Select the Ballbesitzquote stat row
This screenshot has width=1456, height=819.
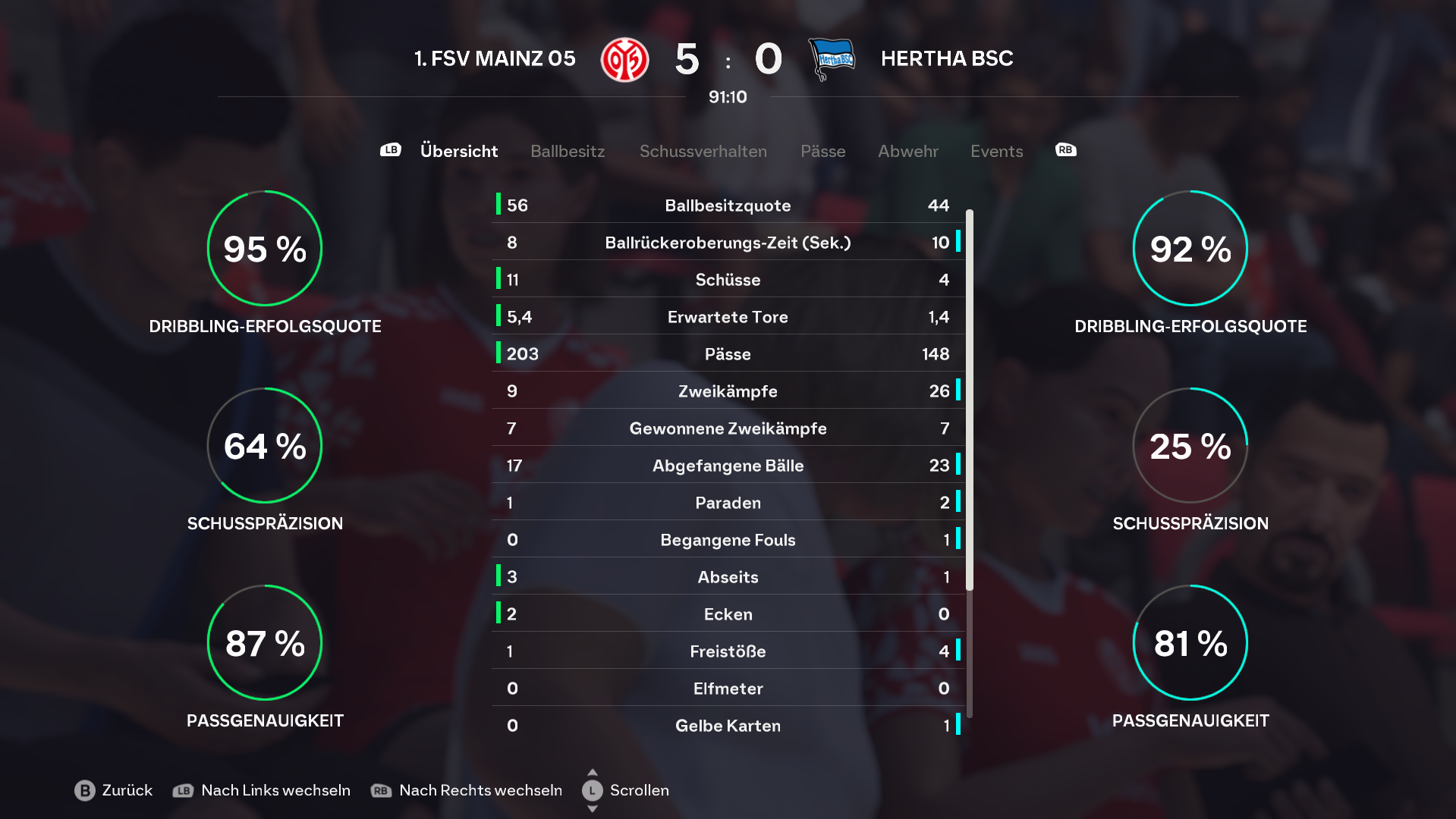(x=728, y=206)
